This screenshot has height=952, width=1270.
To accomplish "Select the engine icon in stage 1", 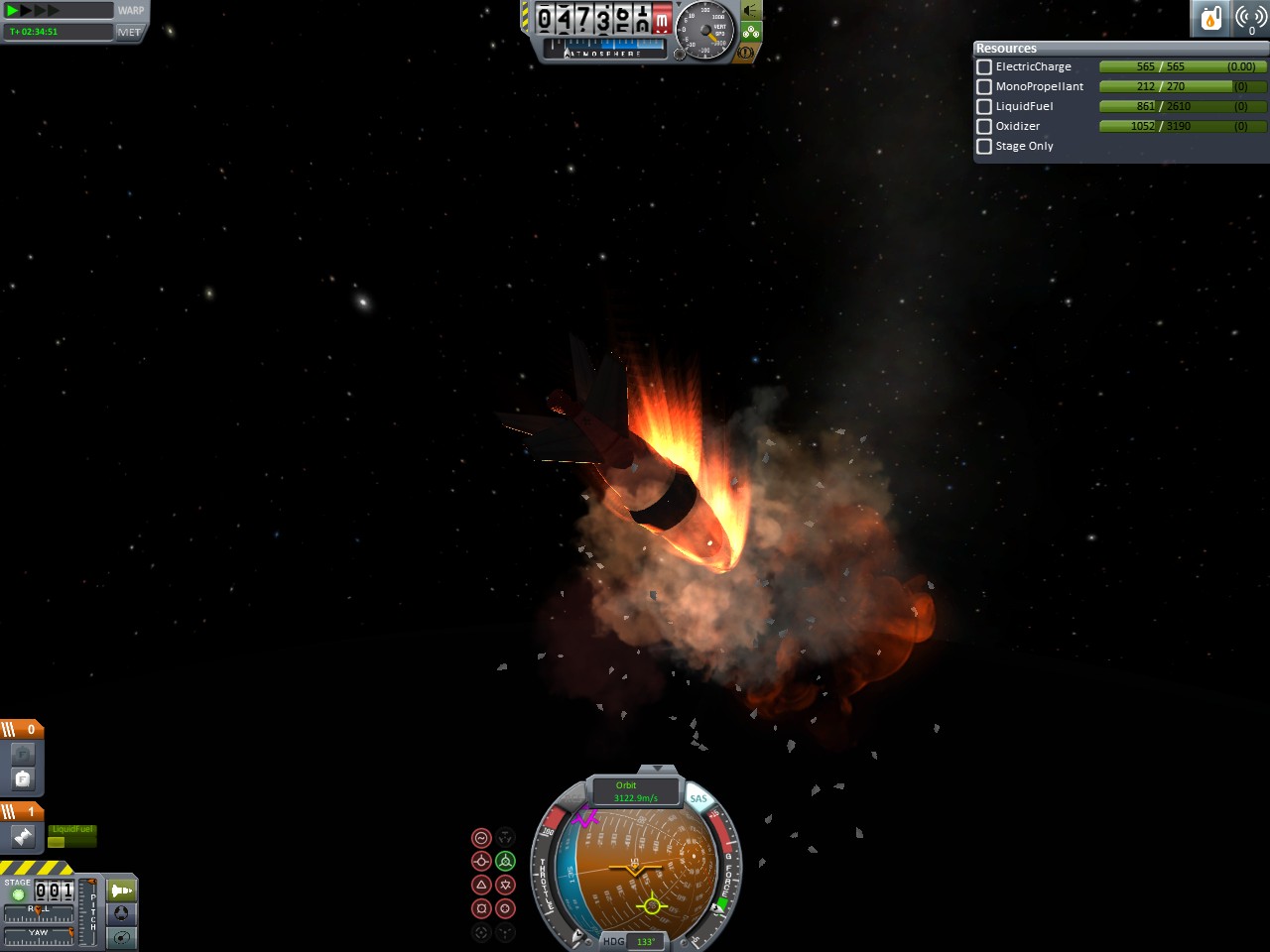I will [23, 837].
